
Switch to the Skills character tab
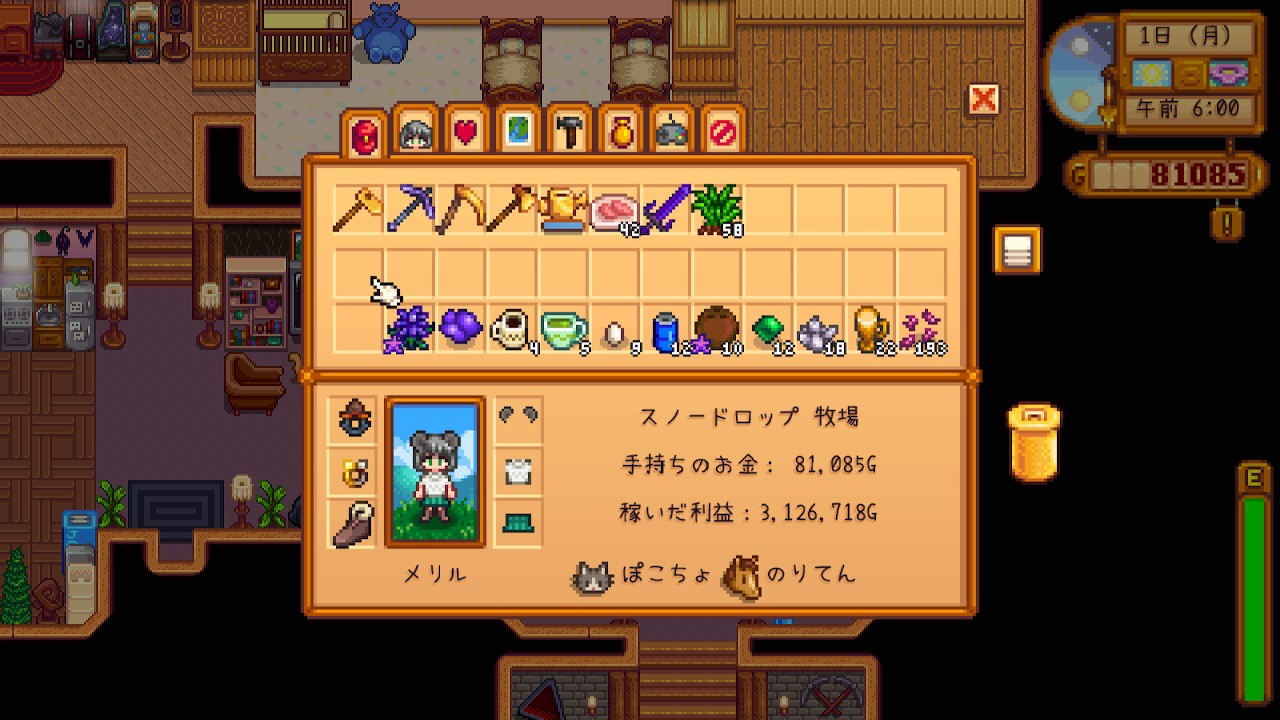tap(416, 131)
